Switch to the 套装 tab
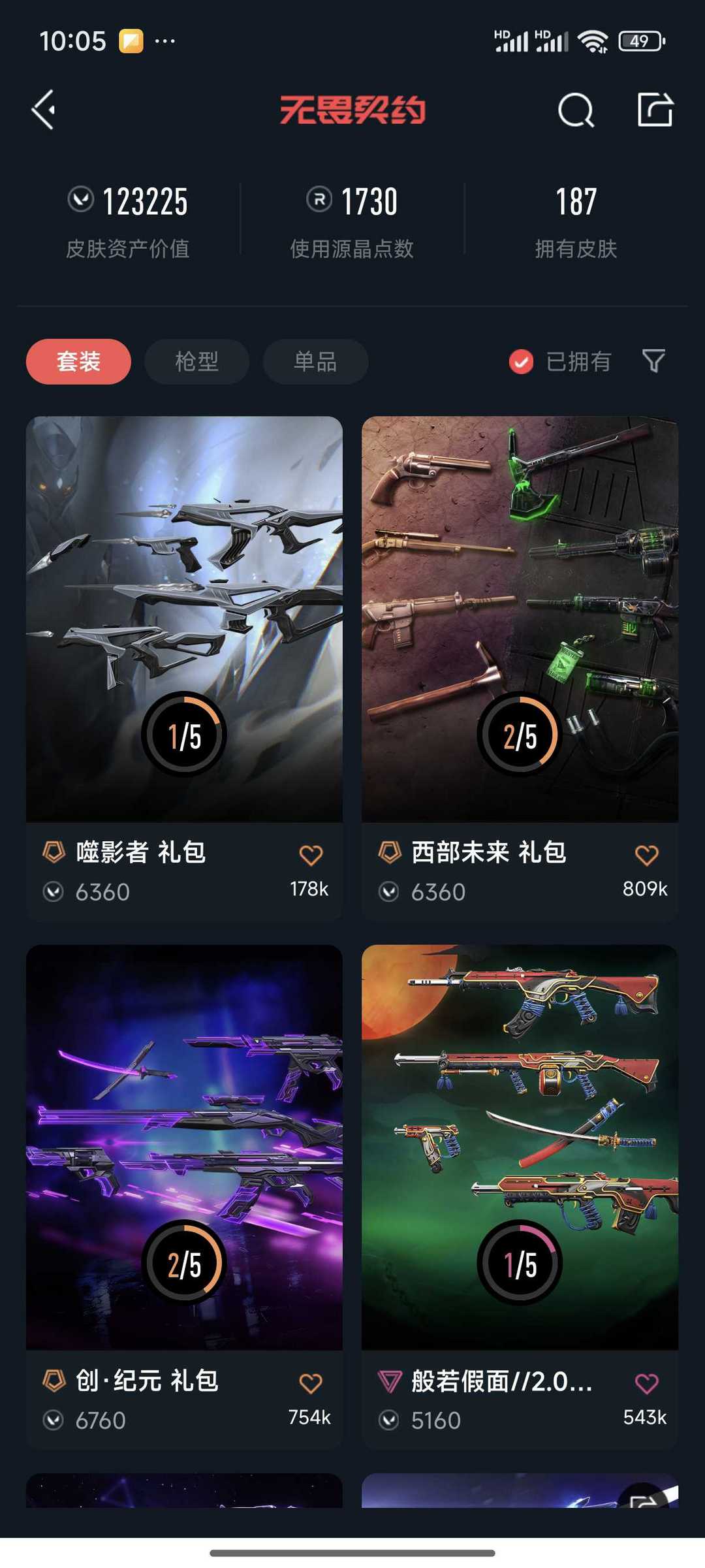 click(78, 361)
